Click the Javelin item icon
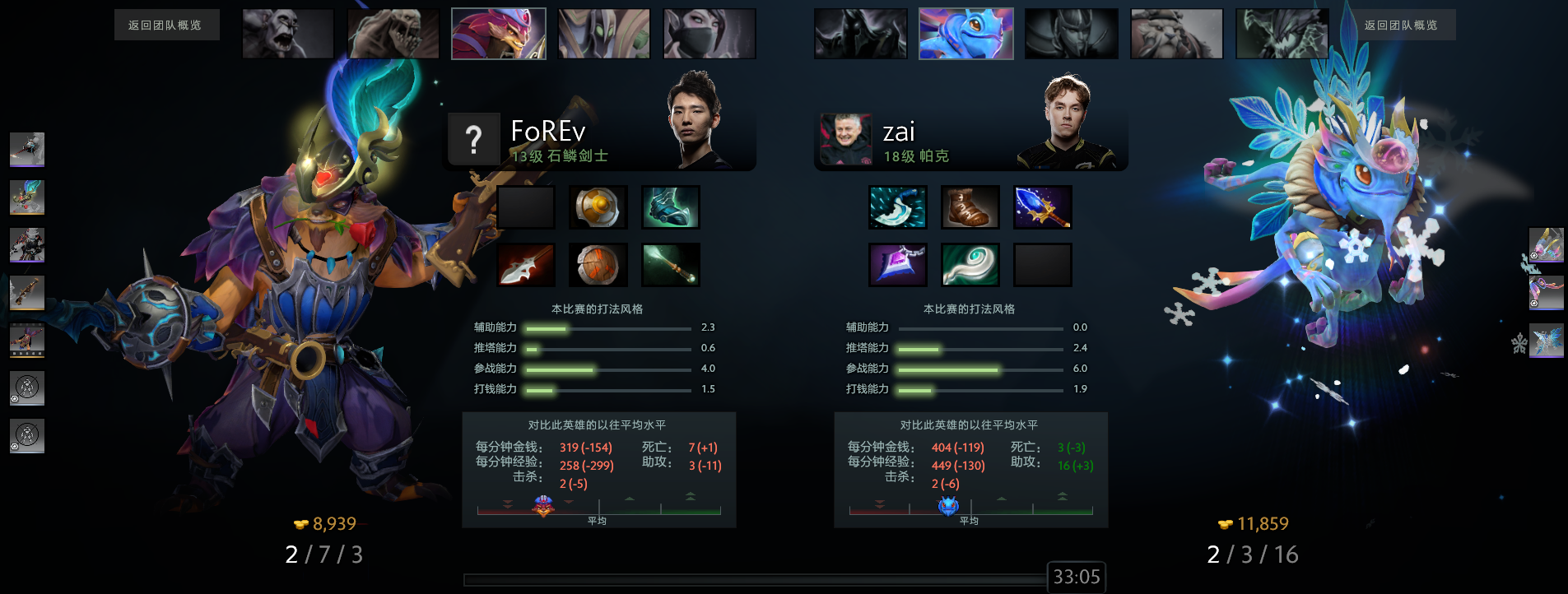This screenshot has width=1568, height=594. pos(526,265)
